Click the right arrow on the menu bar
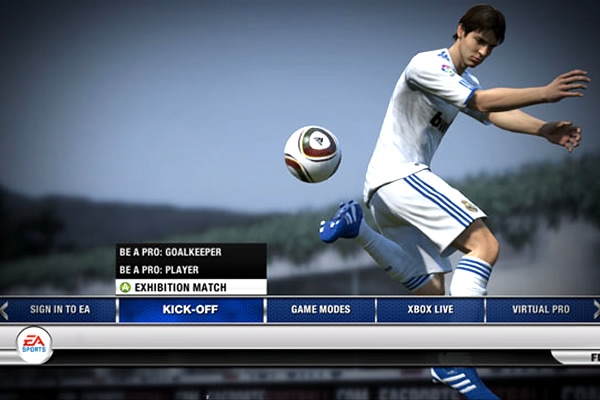 pyautogui.click(x=596, y=310)
